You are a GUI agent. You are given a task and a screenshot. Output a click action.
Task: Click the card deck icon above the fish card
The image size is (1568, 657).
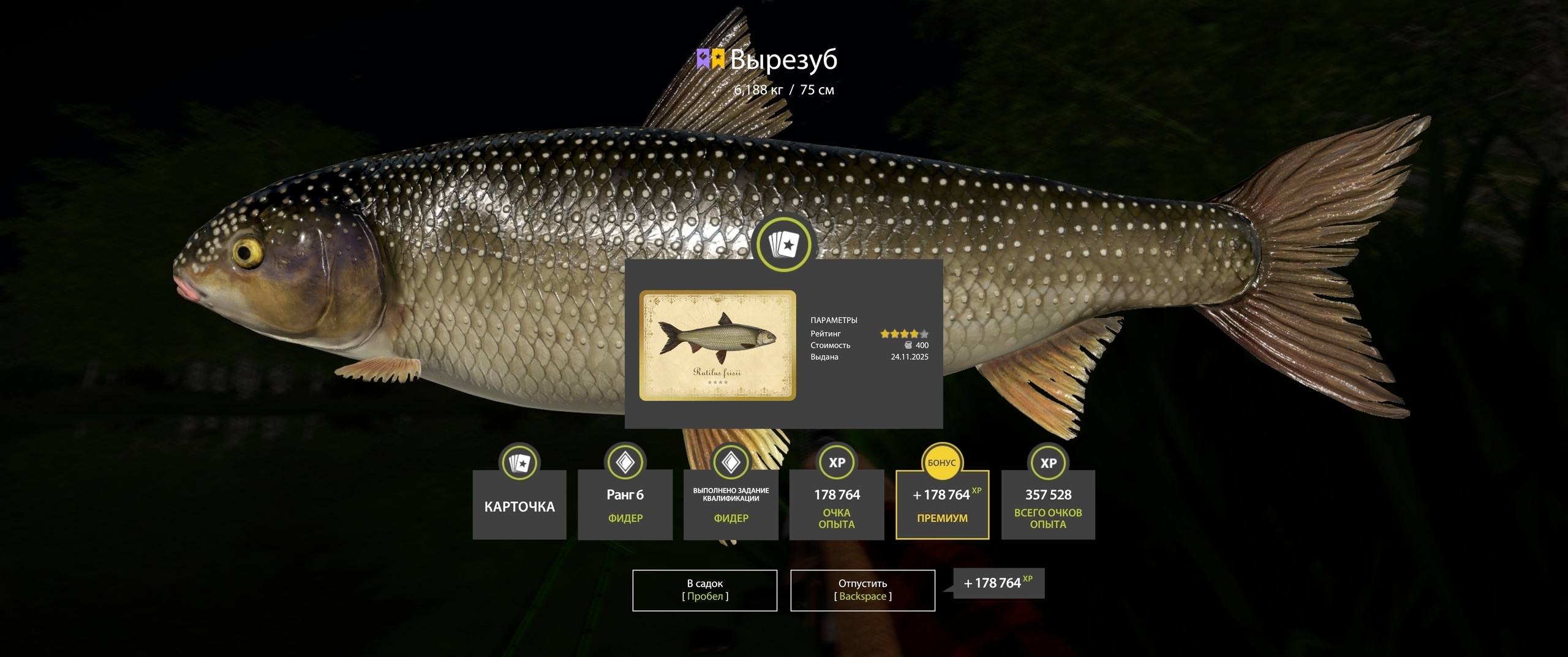[784, 245]
